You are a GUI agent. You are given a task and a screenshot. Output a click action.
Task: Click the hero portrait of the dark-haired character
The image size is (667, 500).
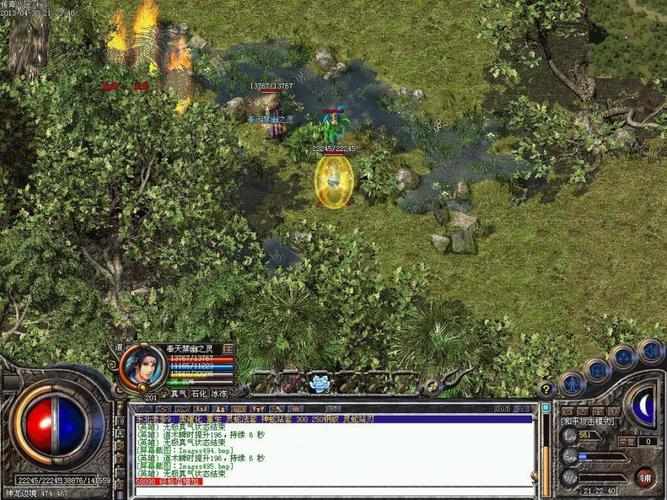point(141,366)
